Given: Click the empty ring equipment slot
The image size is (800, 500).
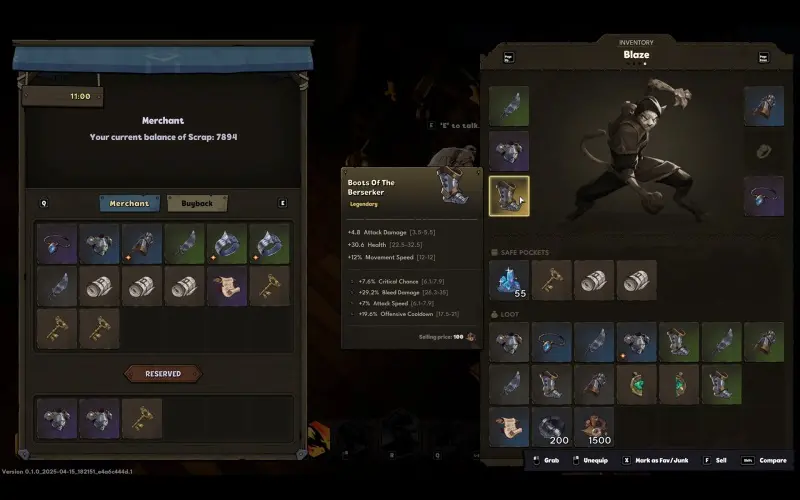Looking at the screenshot, I should [763, 151].
